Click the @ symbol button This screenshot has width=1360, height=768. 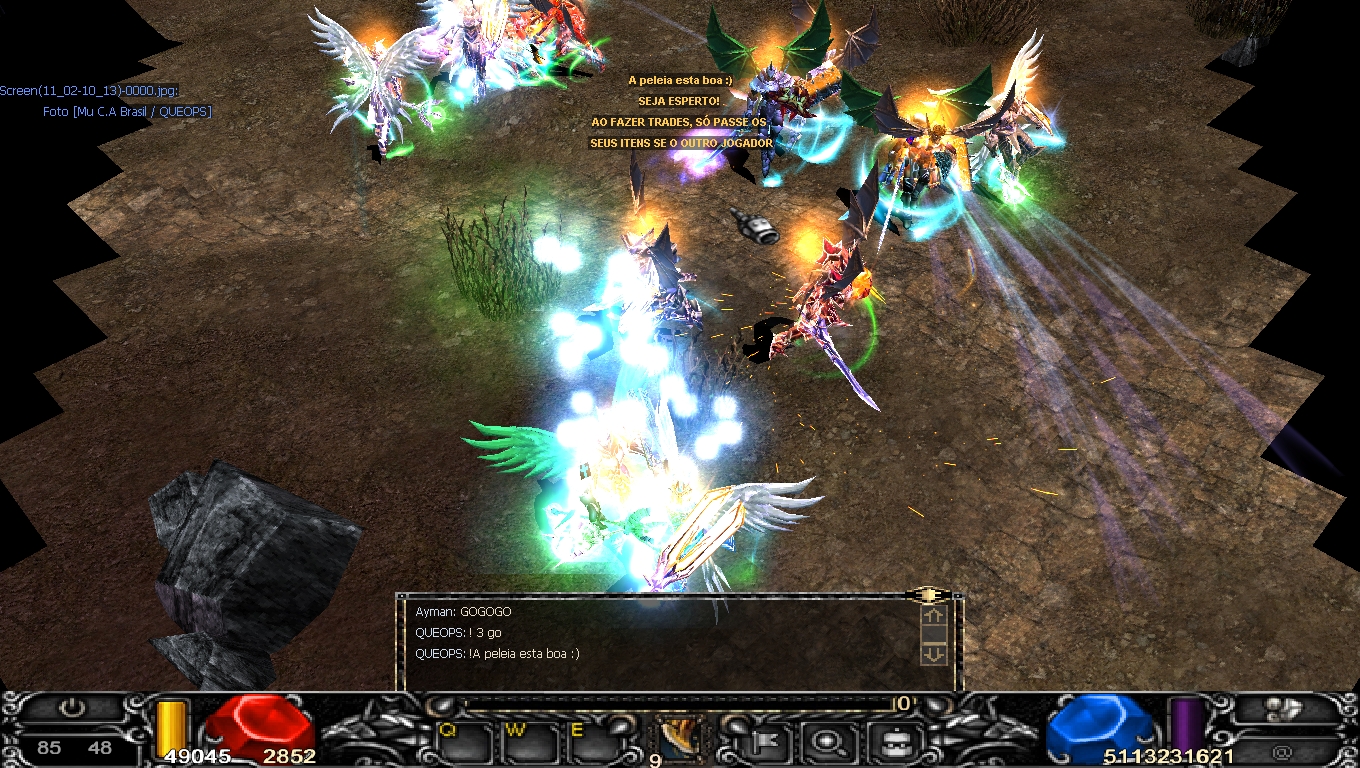coord(1282,750)
